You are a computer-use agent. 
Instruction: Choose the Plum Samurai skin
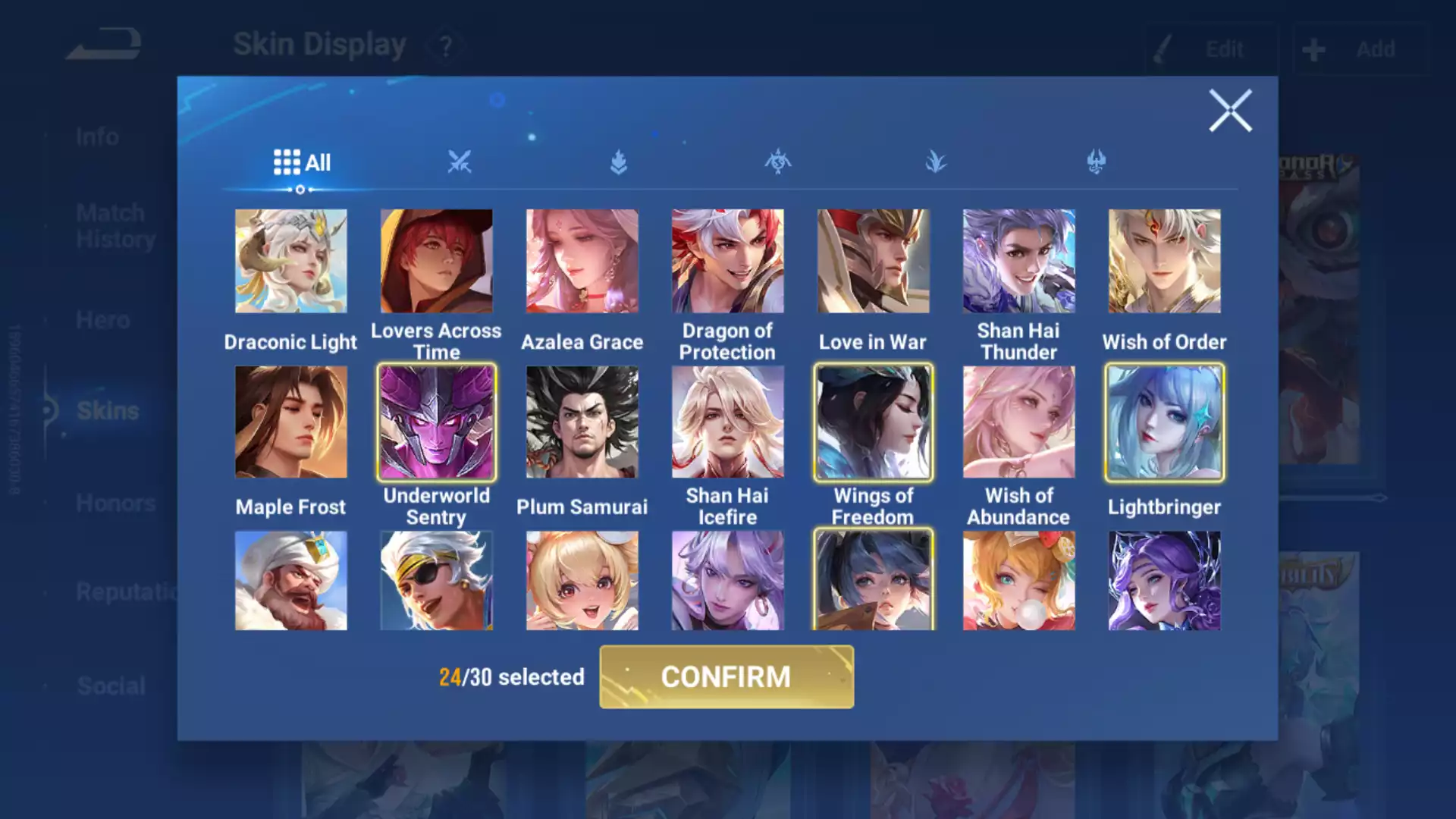[x=582, y=422]
